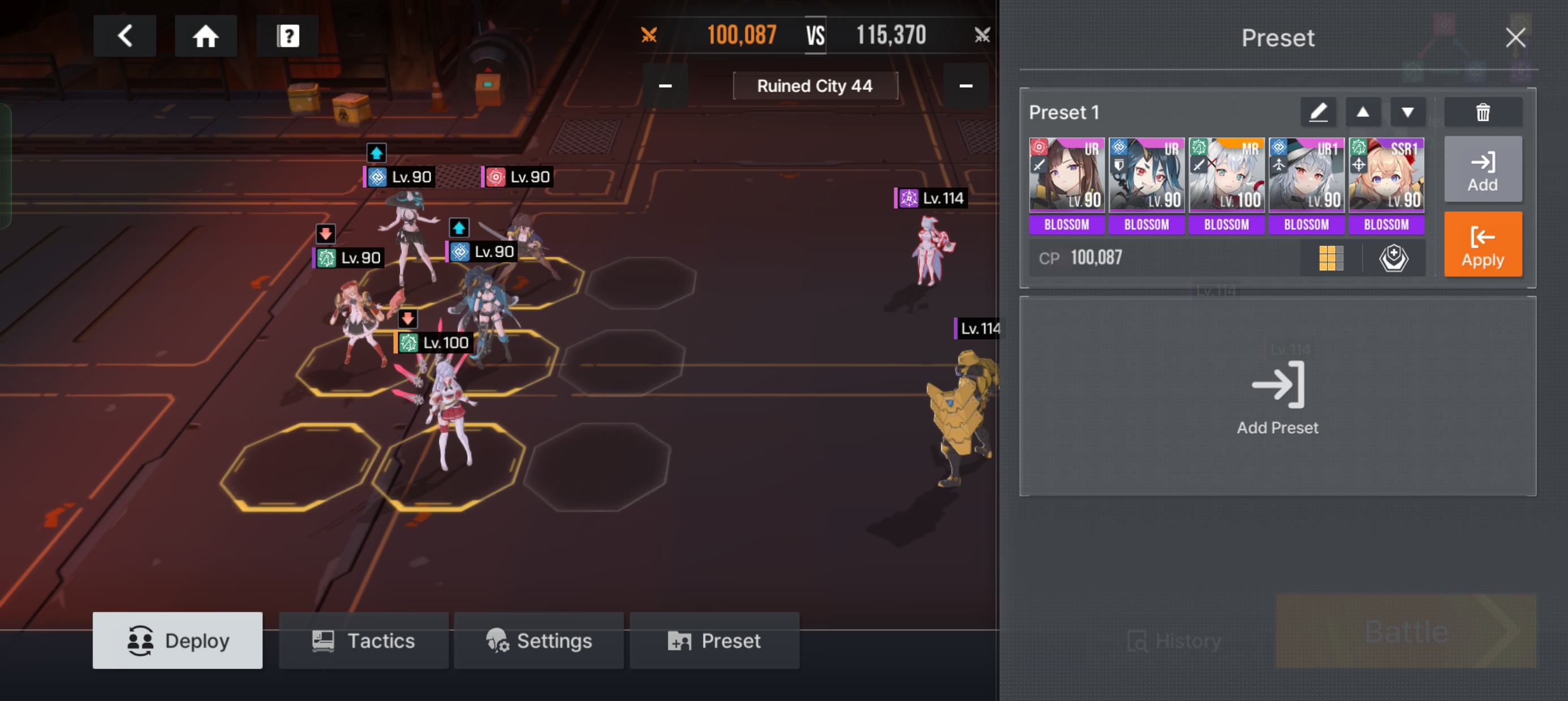Close the Preset panel
Viewport: 1568px width, 701px height.
(x=1515, y=38)
